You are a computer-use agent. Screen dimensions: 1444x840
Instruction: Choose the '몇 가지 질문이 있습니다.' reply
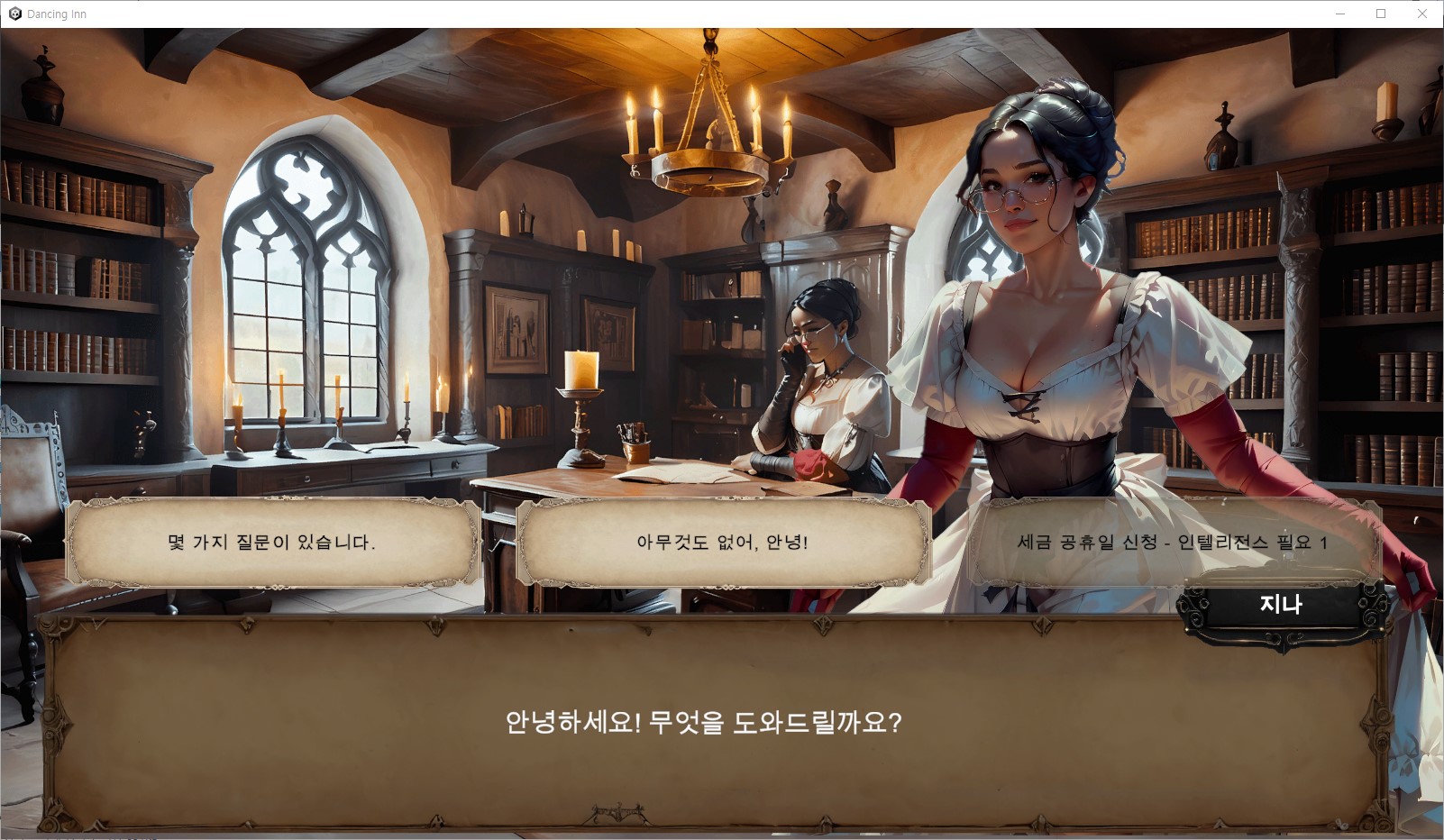coord(271,543)
